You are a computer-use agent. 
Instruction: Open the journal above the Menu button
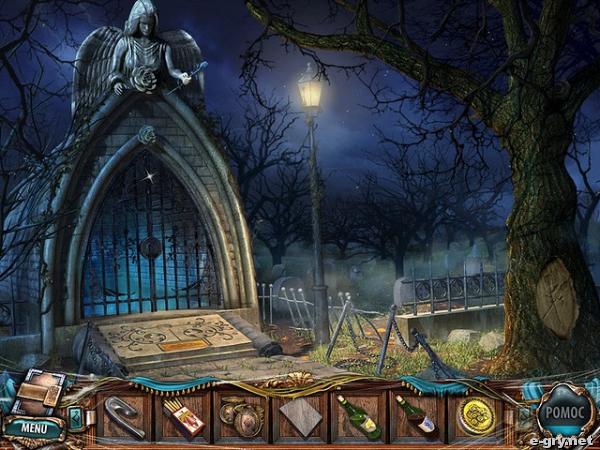click(x=38, y=393)
